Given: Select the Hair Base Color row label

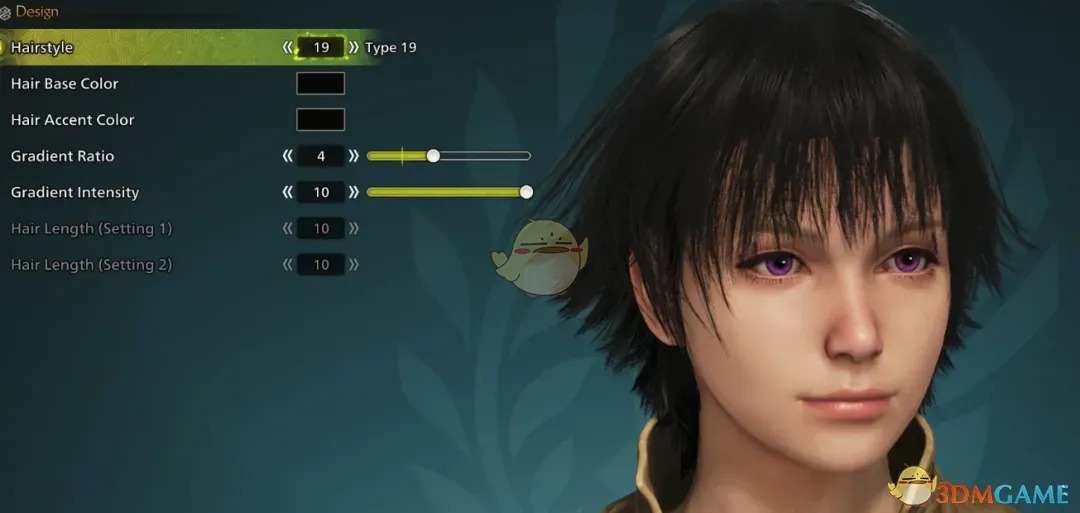Looking at the screenshot, I should (x=65, y=84).
